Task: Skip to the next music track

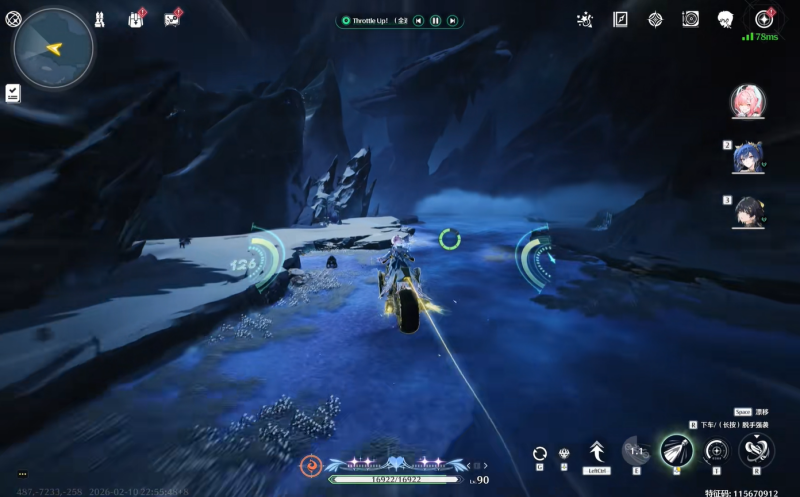Action: coord(452,20)
